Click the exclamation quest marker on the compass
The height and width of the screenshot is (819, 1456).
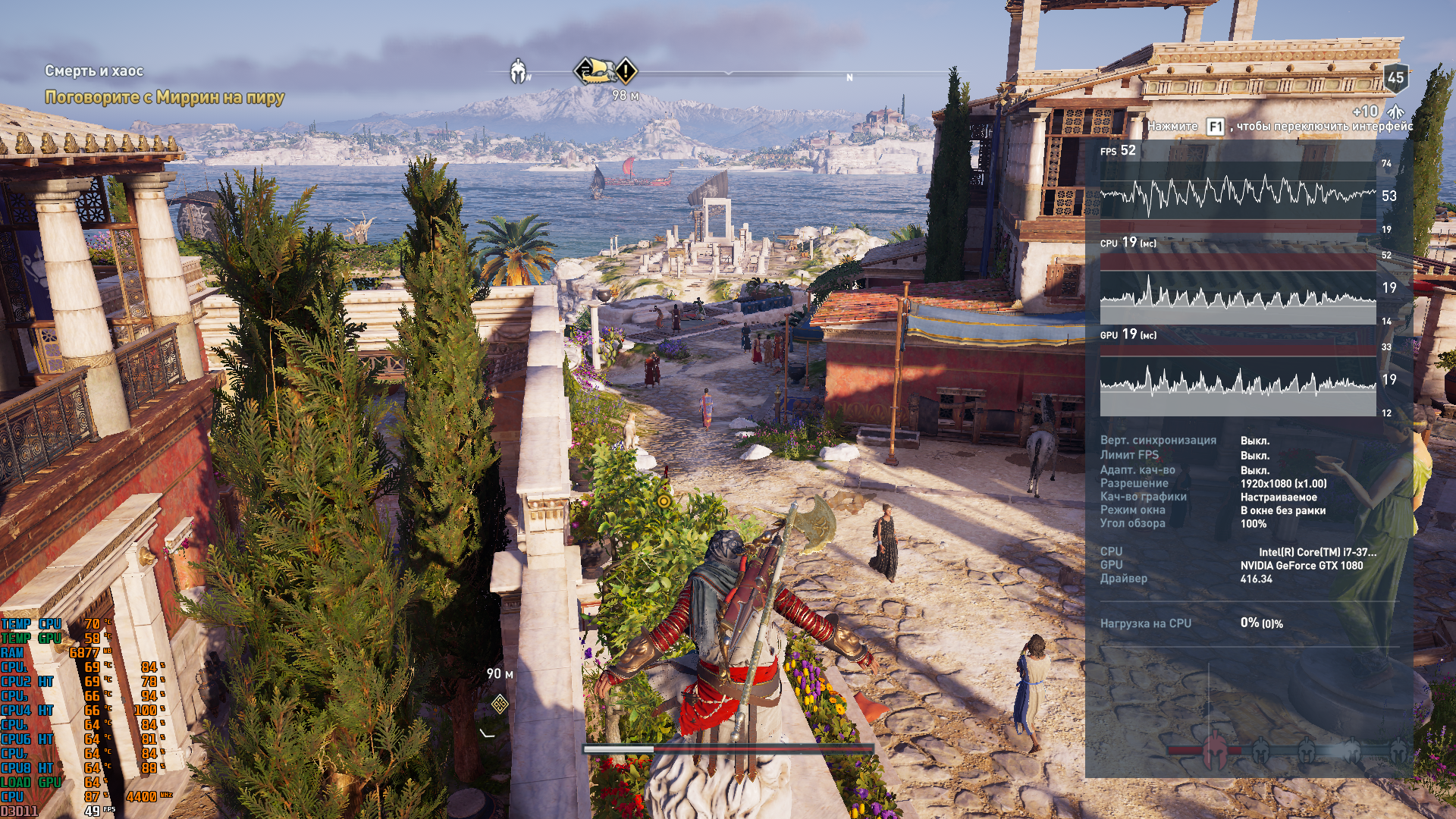tap(626, 72)
